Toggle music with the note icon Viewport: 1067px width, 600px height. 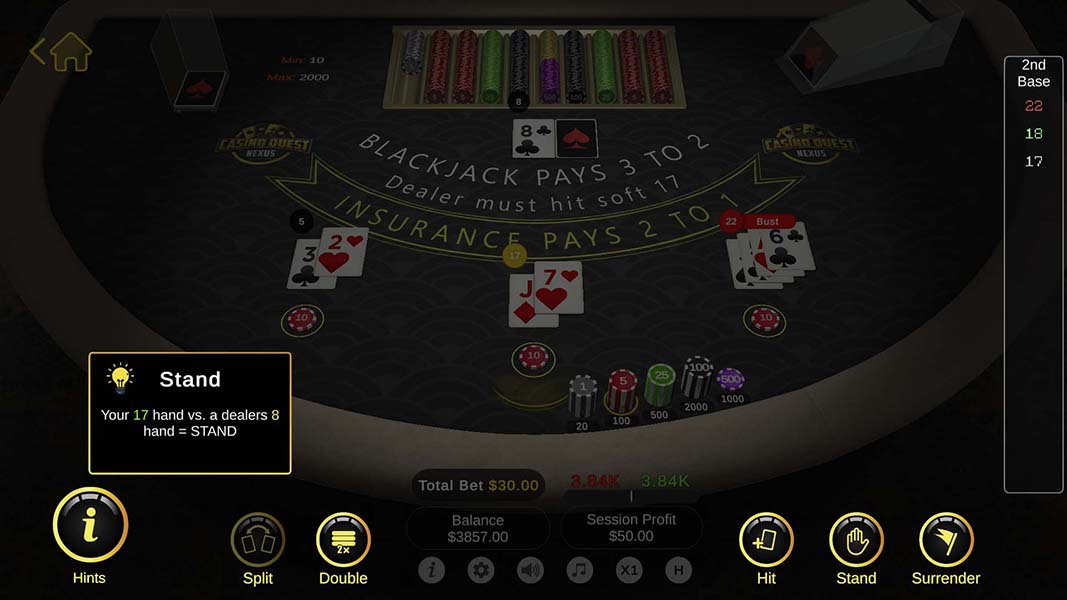click(x=579, y=570)
